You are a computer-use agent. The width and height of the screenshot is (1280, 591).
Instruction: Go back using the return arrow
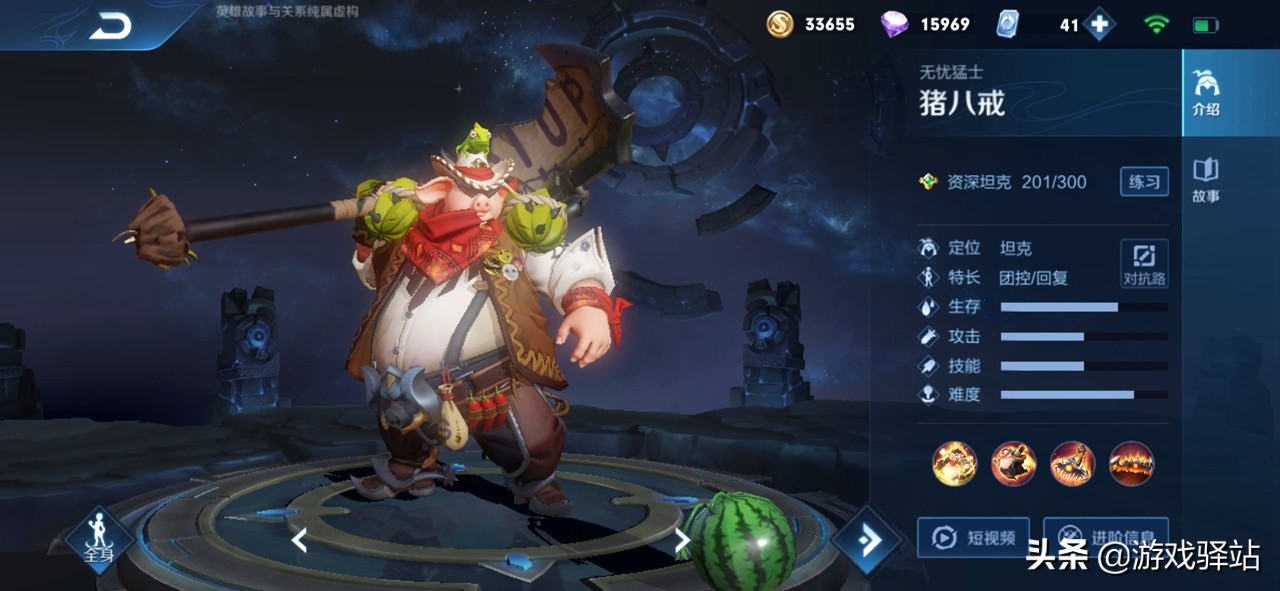(x=110, y=26)
